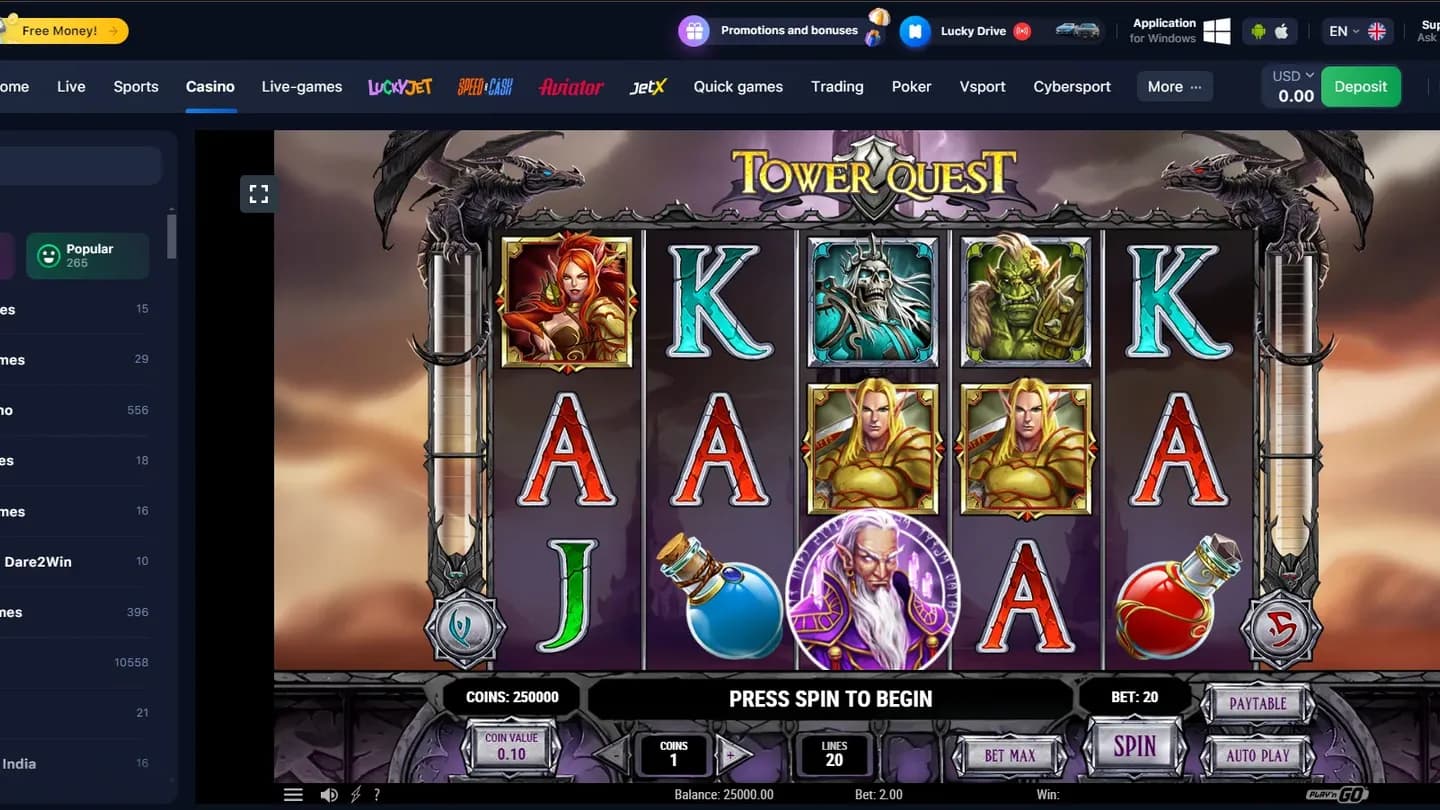Viewport: 1440px width, 810px height.
Task: Select the Popular games category with smiley icon
Action: pos(87,255)
